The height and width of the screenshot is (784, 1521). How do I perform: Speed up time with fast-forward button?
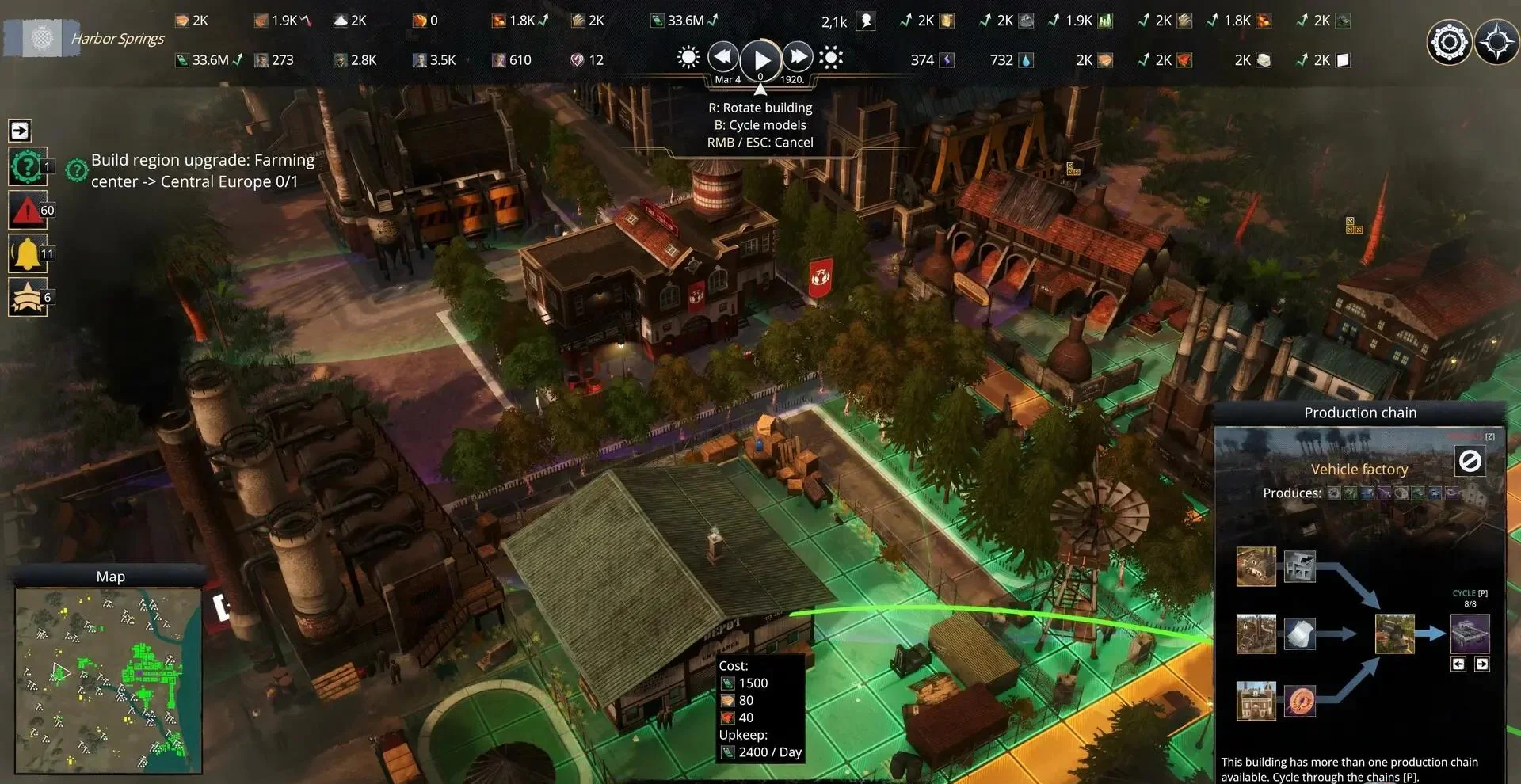click(x=798, y=58)
